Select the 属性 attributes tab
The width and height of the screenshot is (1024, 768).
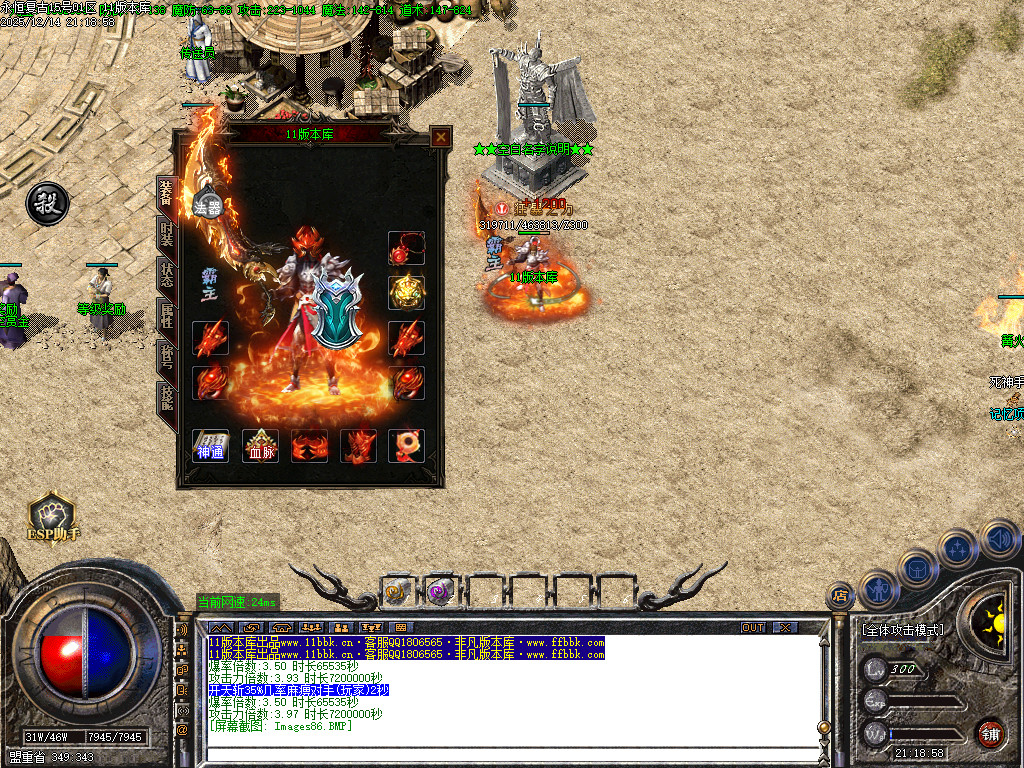click(x=167, y=316)
